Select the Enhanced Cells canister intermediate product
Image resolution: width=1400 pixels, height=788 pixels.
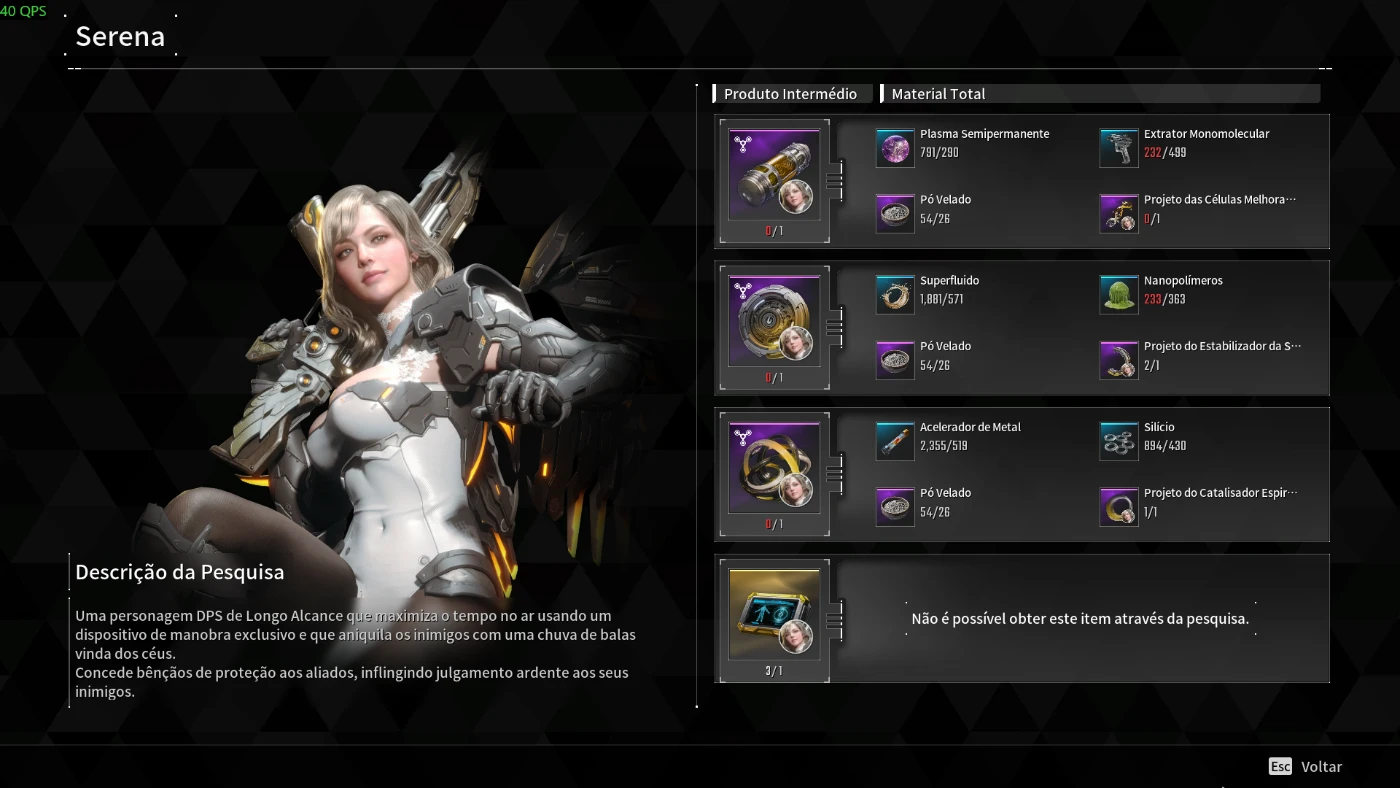[x=774, y=175]
